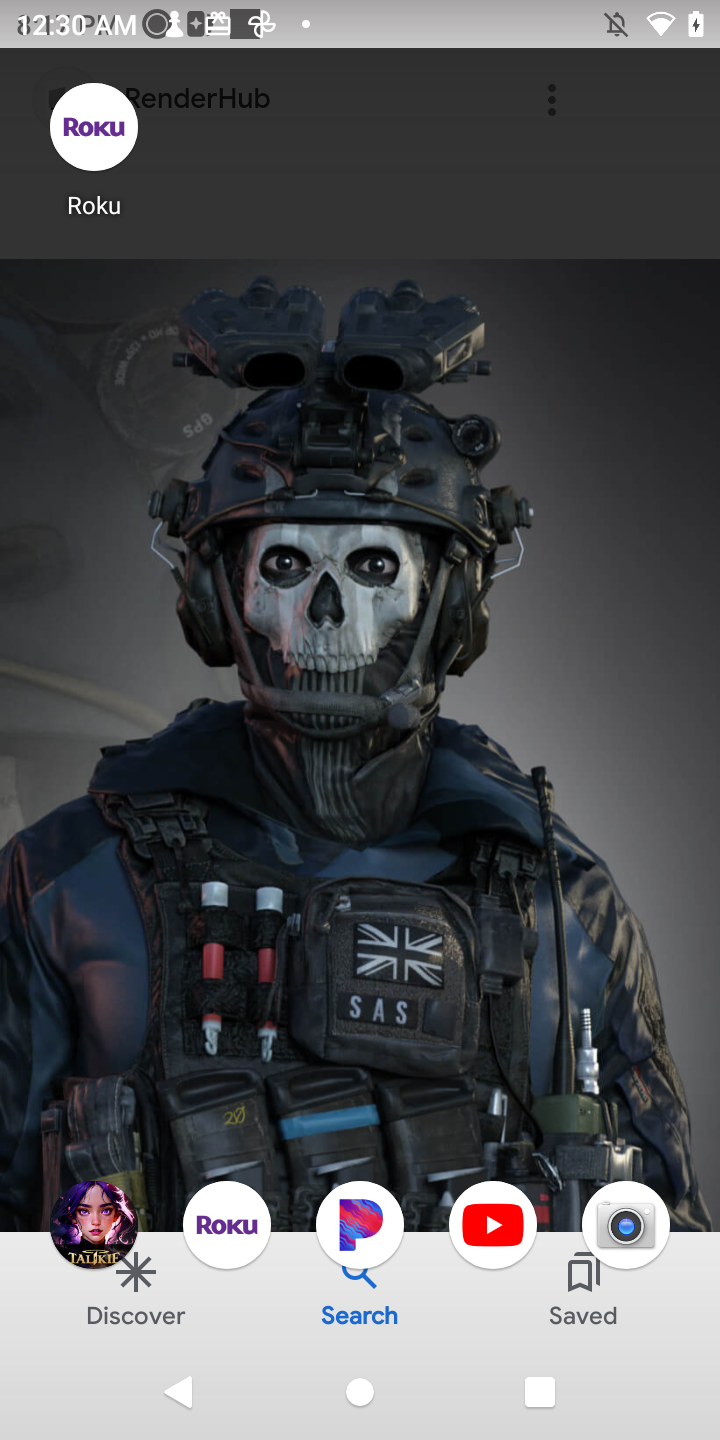The width and height of the screenshot is (720, 1440).
Task: Open the Talkie app icon
Action: (94, 1224)
